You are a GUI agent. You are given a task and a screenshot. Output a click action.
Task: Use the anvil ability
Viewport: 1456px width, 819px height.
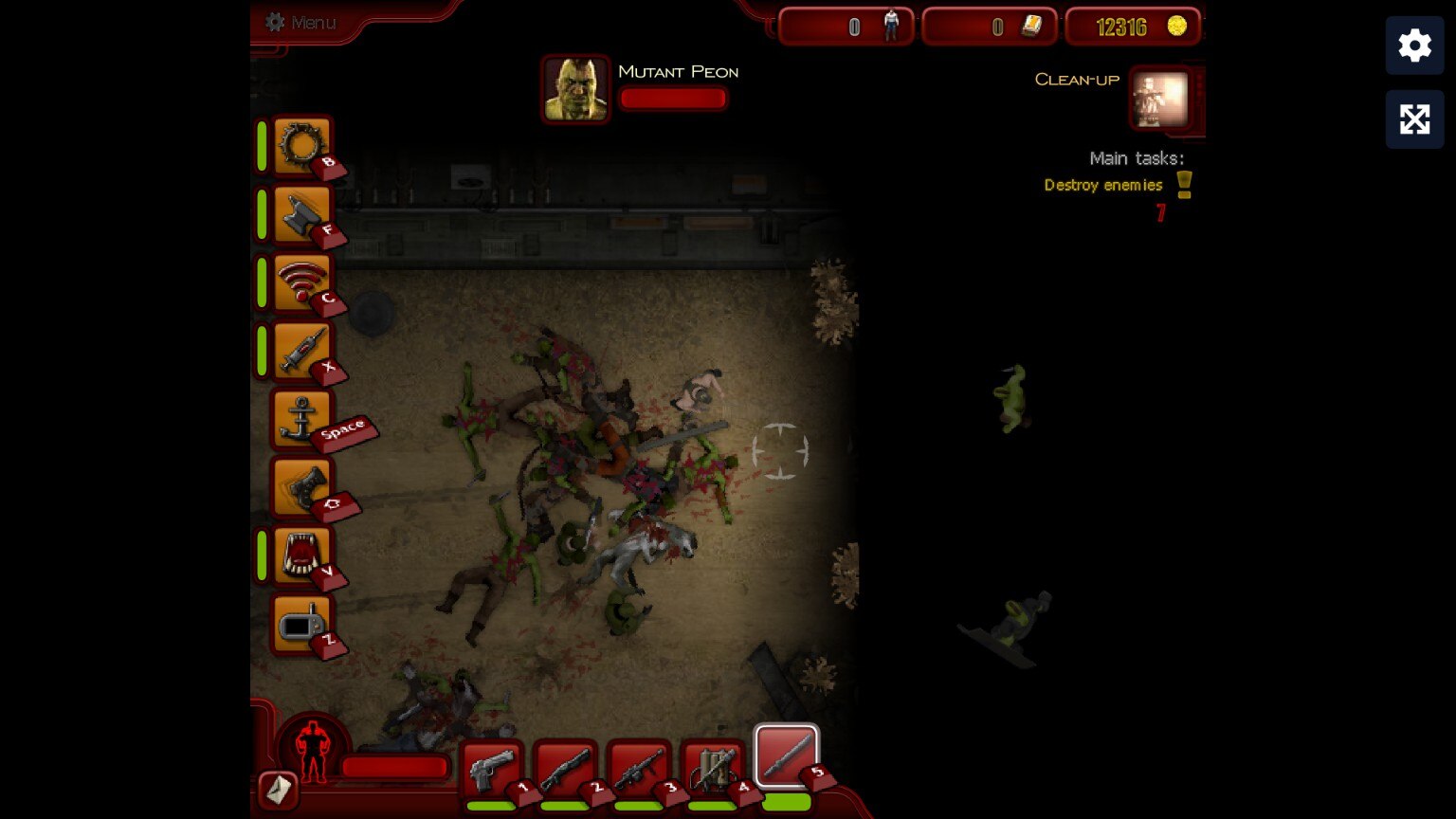click(302, 214)
